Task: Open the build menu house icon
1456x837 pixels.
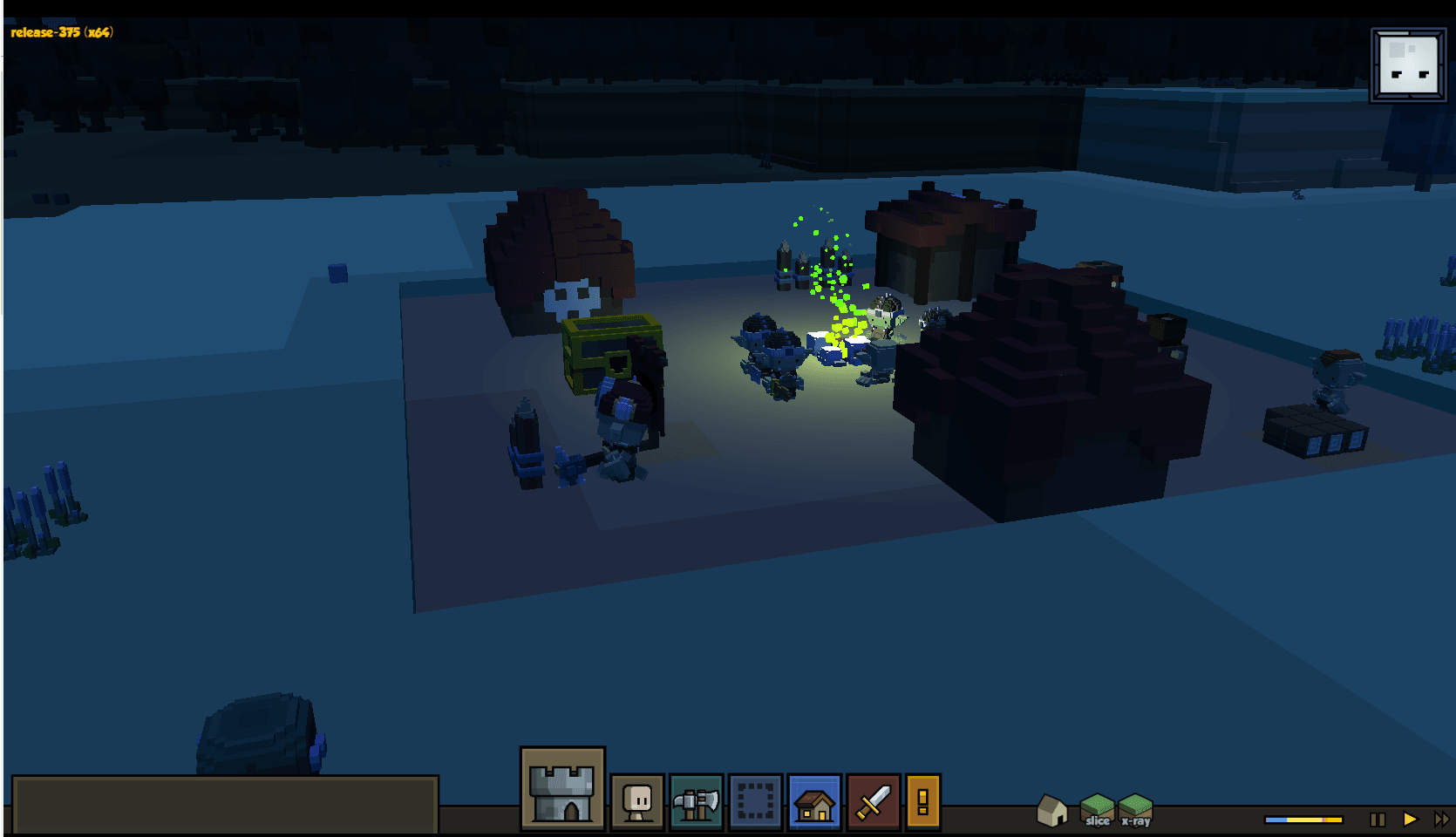Action: coord(814,800)
